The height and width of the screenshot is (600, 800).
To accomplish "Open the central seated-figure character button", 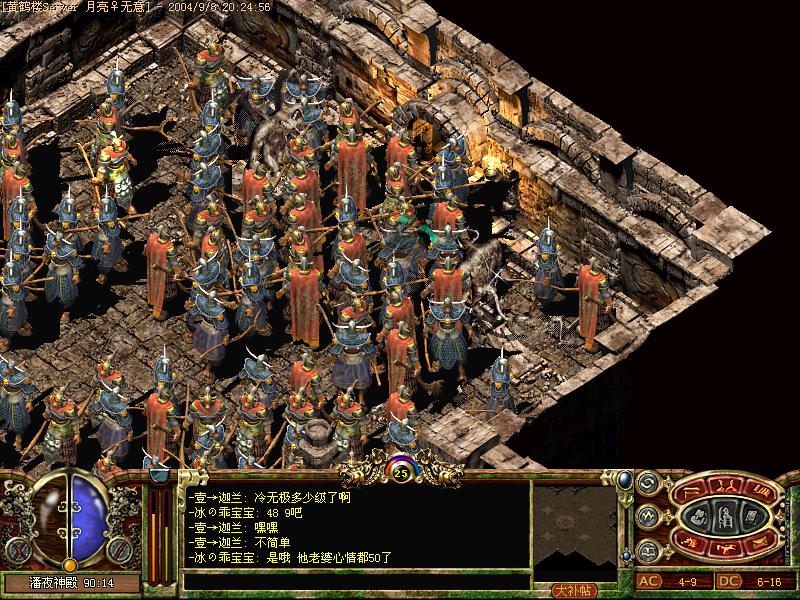I will 725,516.
